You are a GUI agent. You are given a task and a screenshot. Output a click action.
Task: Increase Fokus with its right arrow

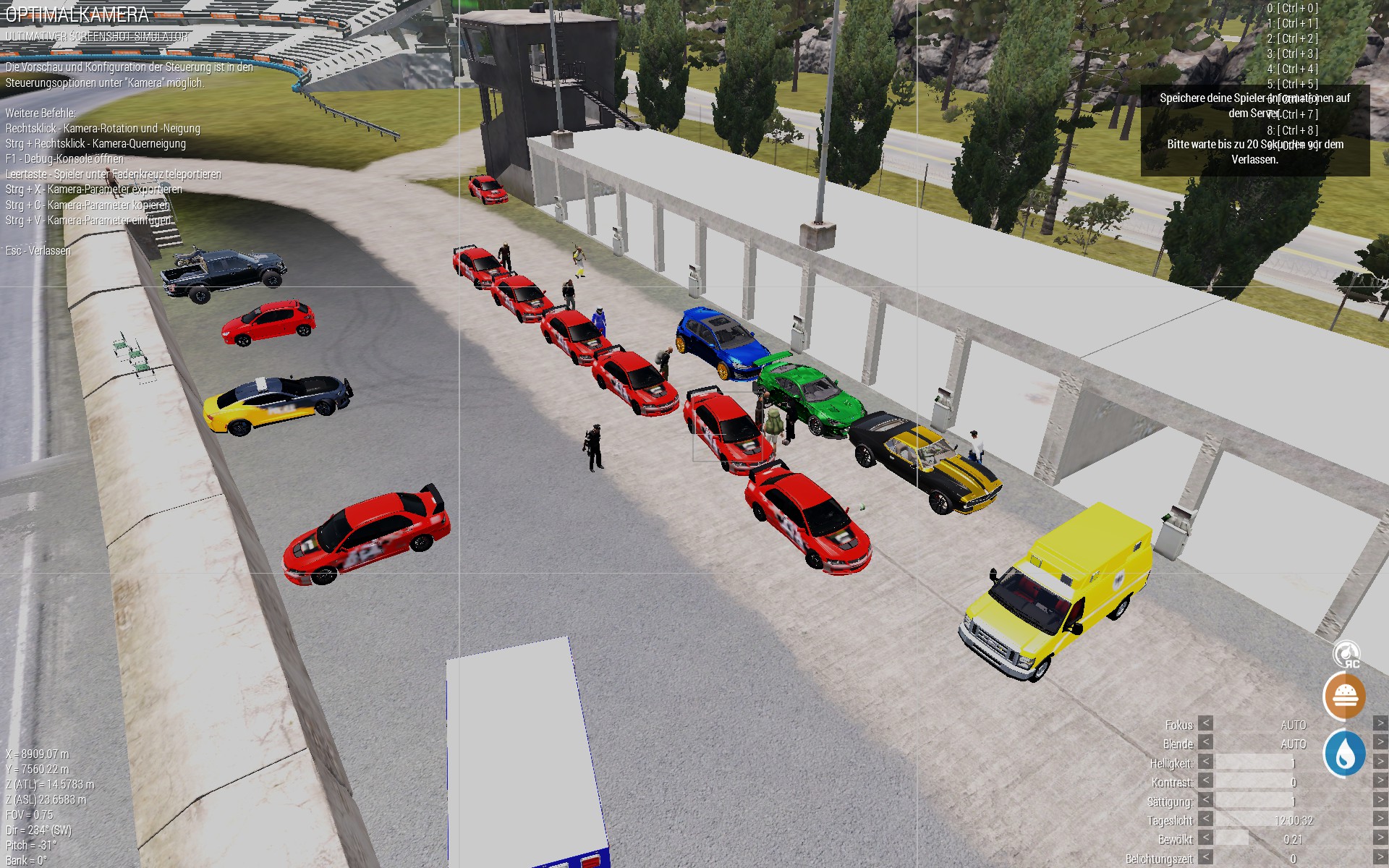click(x=1380, y=723)
